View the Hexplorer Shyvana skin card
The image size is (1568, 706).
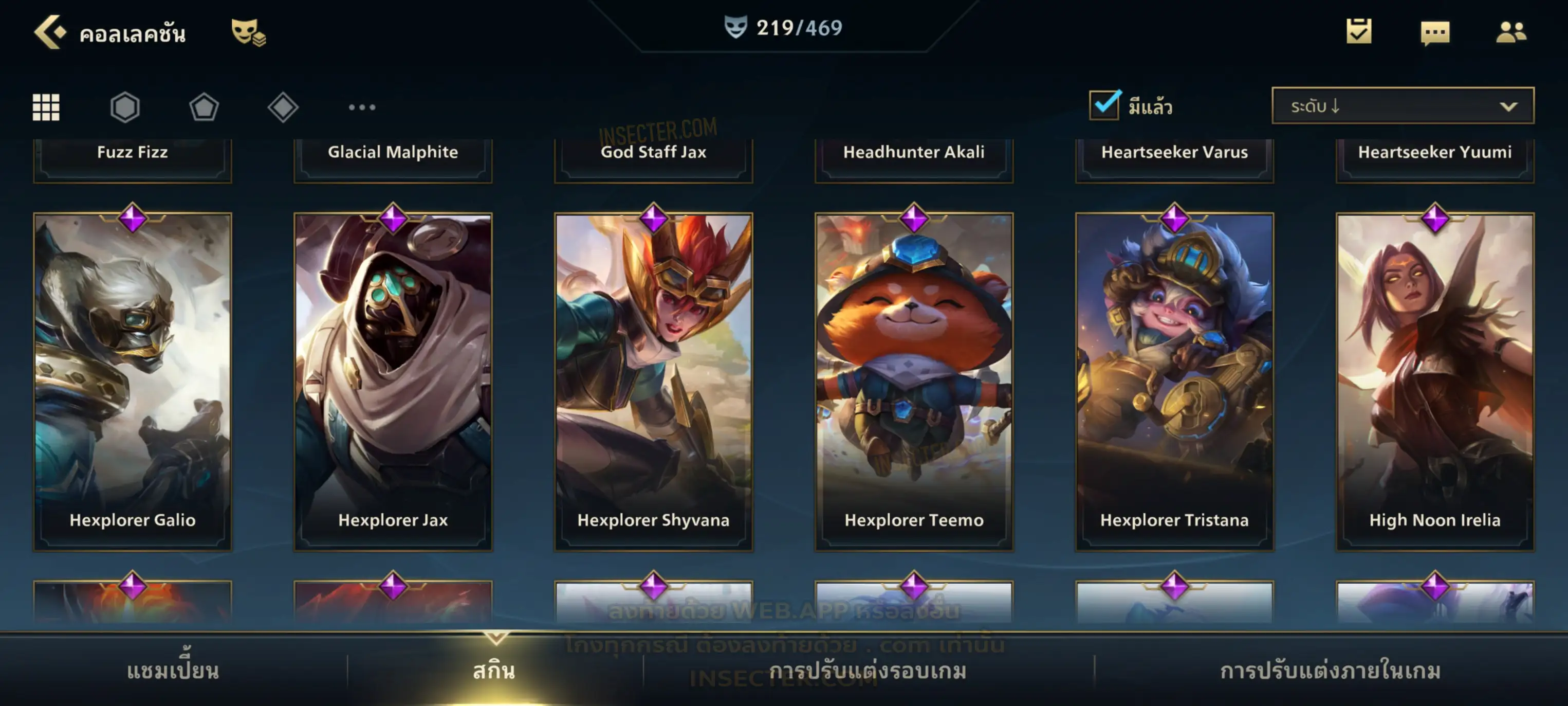(654, 381)
